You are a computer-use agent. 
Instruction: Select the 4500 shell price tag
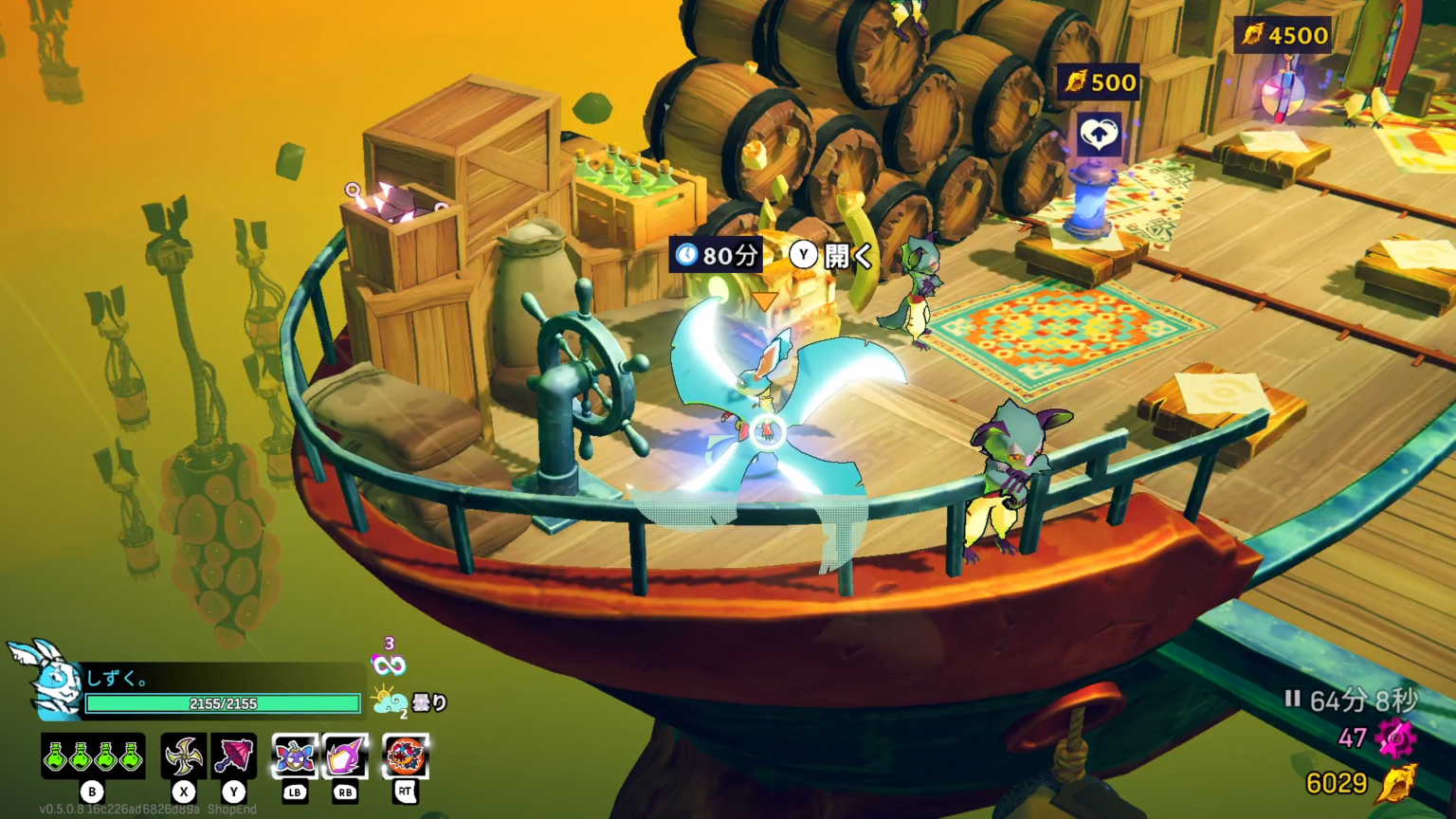point(1286,36)
